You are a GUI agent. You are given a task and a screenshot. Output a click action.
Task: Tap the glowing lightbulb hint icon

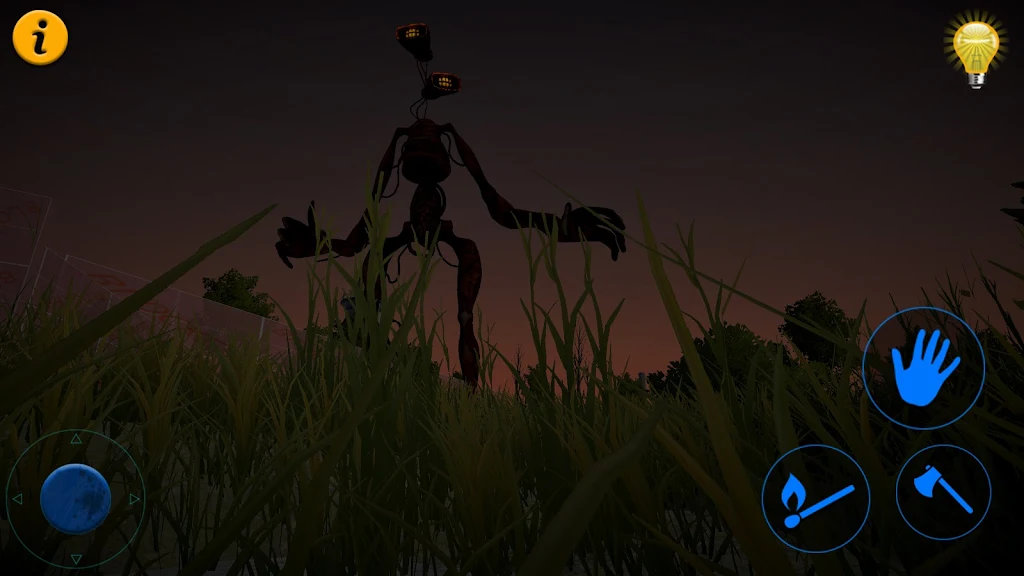(976, 50)
